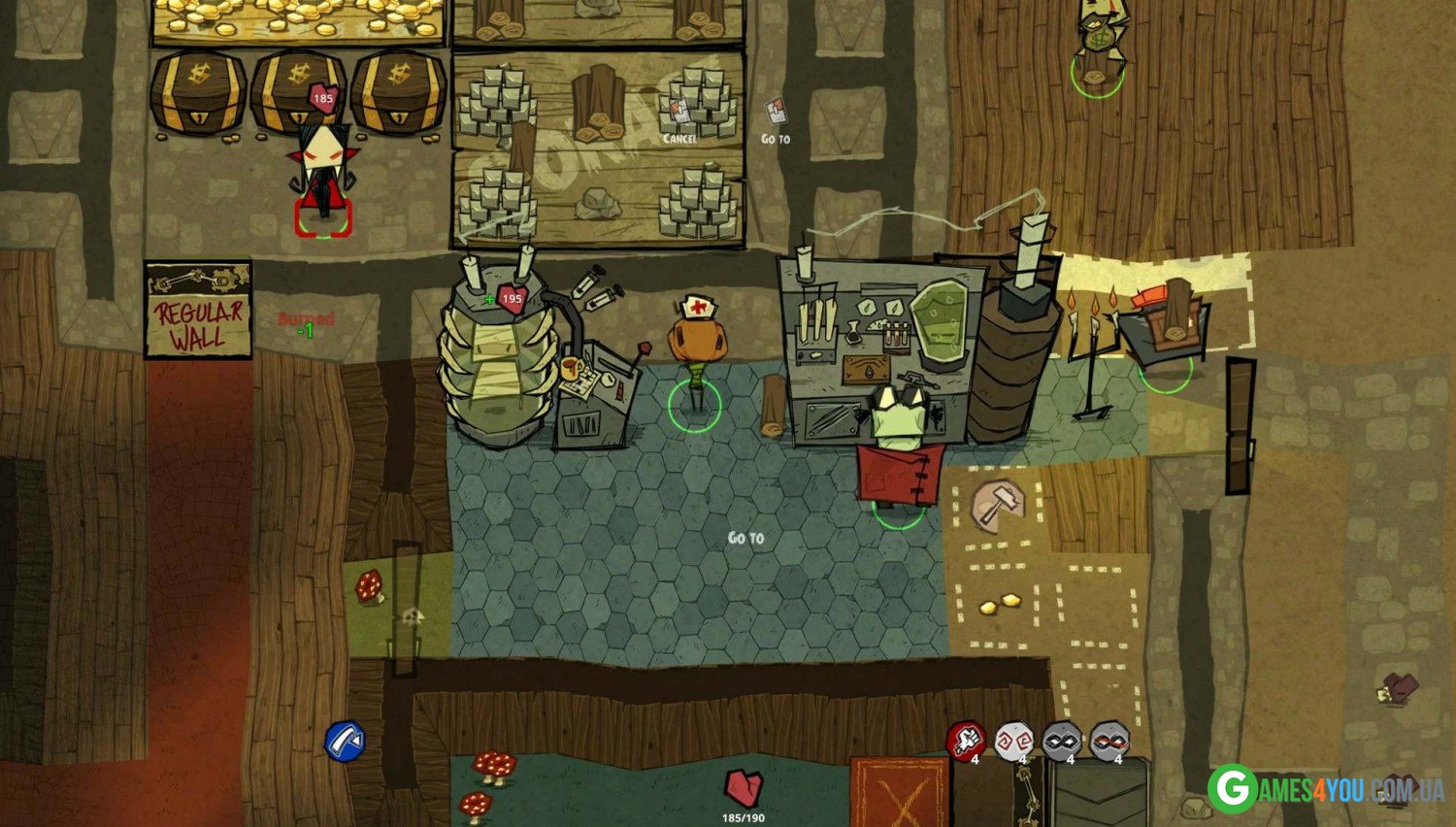Click the blue curved arrow icon
Viewport: 1456px width, 827px height.
click(345, 742)
